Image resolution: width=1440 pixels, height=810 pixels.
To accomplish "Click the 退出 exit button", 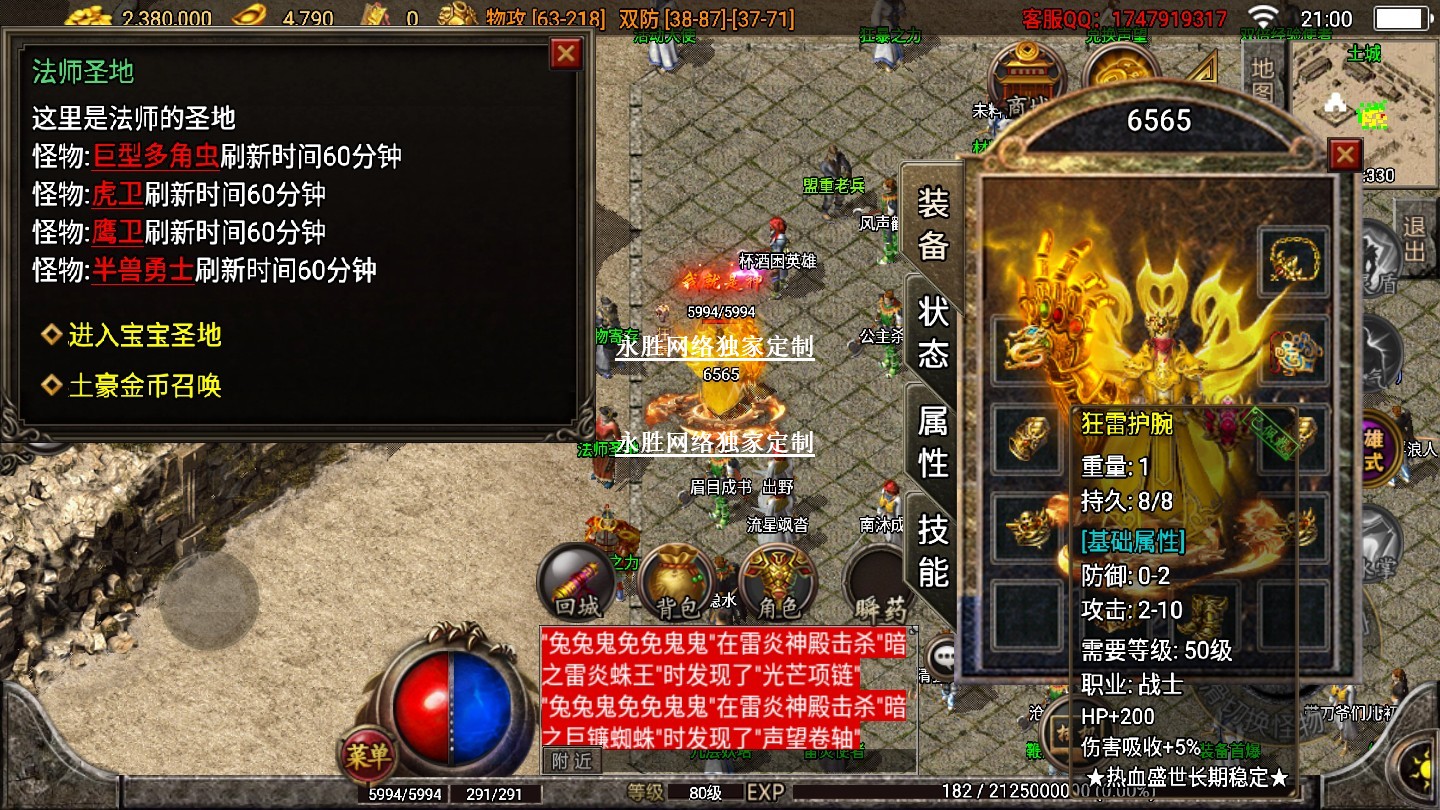I will point(1412,238).
